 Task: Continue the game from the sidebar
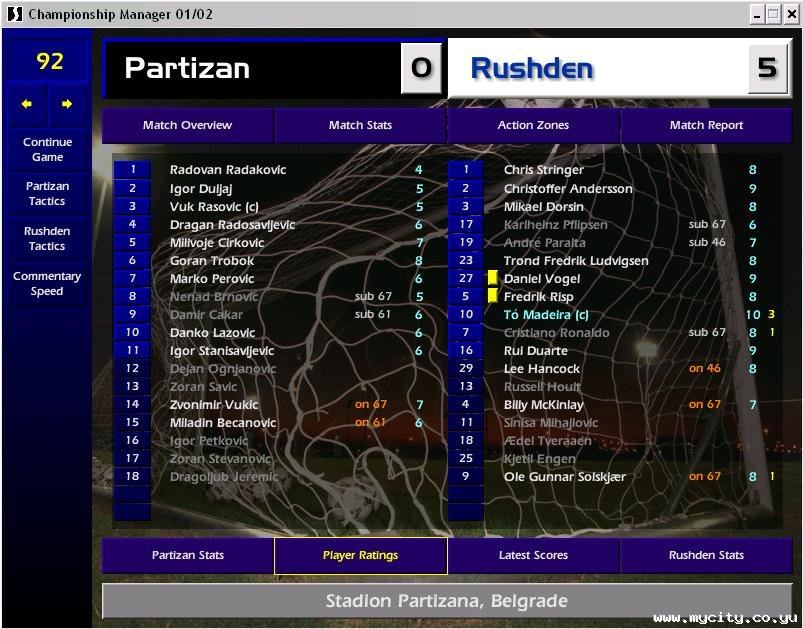click(47, 150)
